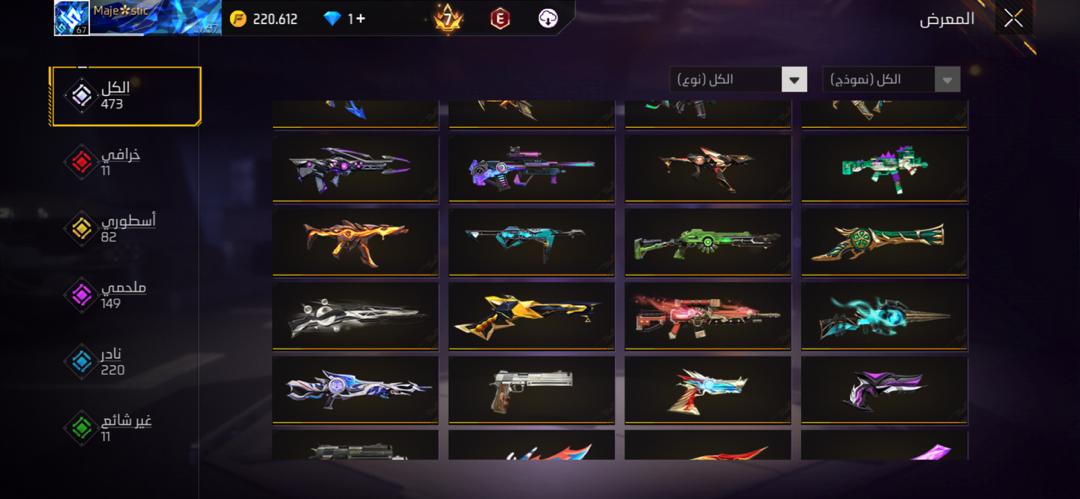
Task: Pick the red flaming rifle skin
Action: point(707,315)
